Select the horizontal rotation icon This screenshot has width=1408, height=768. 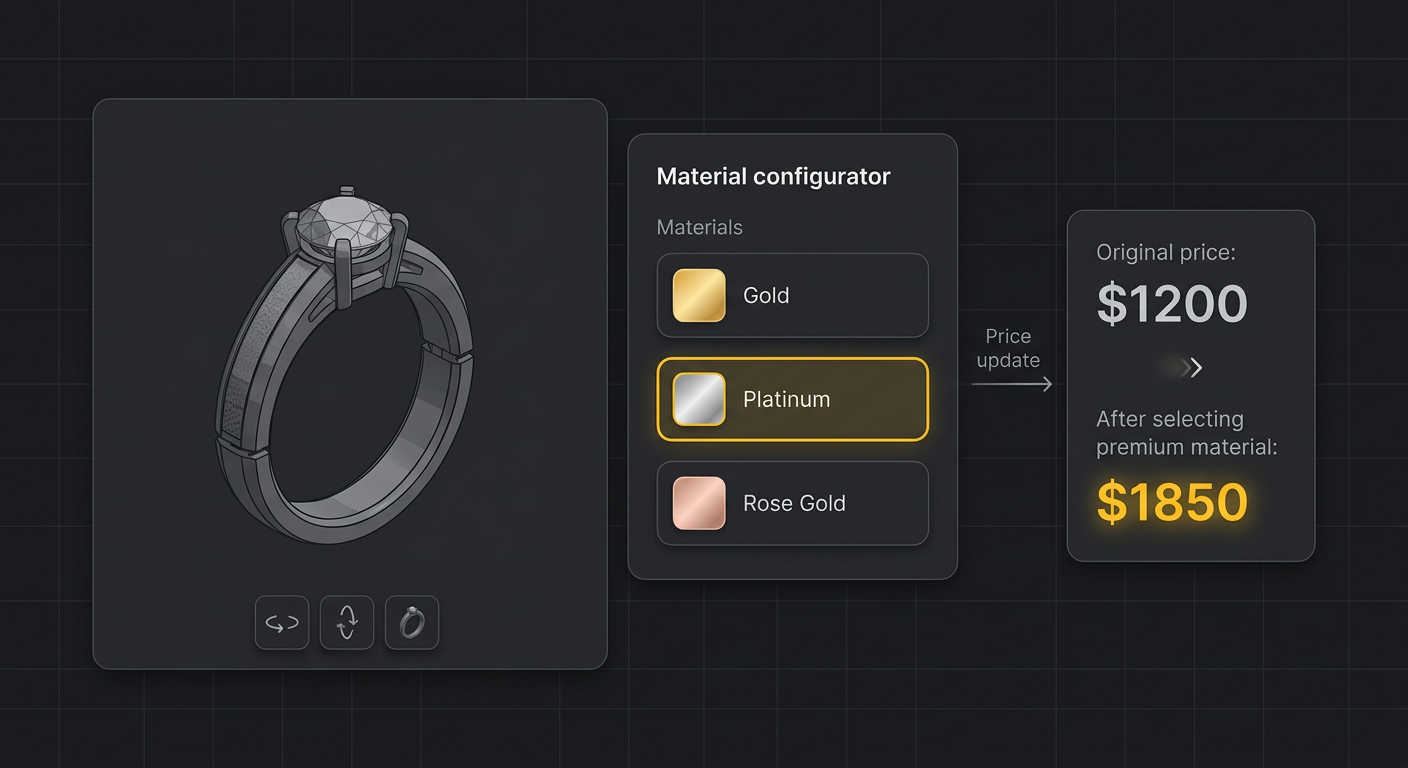click(281, 622)
